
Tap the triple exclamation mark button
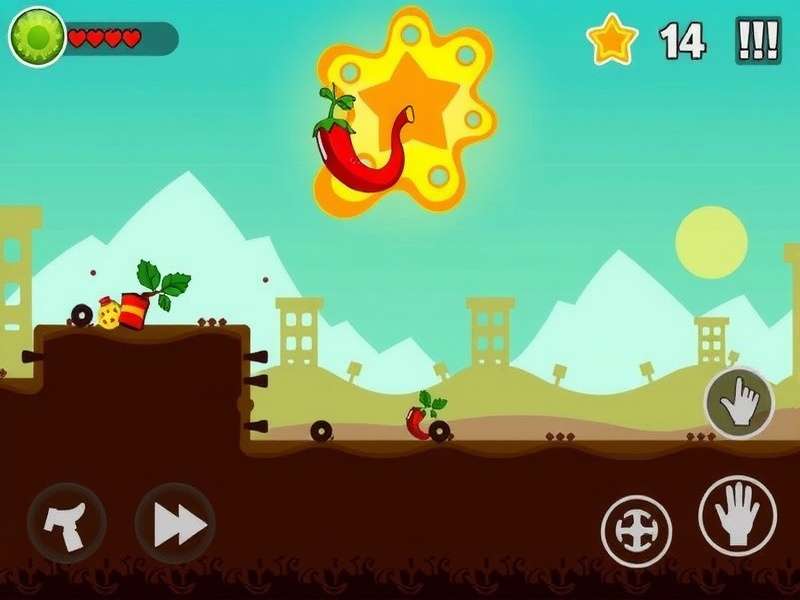[x=758, y=40]
